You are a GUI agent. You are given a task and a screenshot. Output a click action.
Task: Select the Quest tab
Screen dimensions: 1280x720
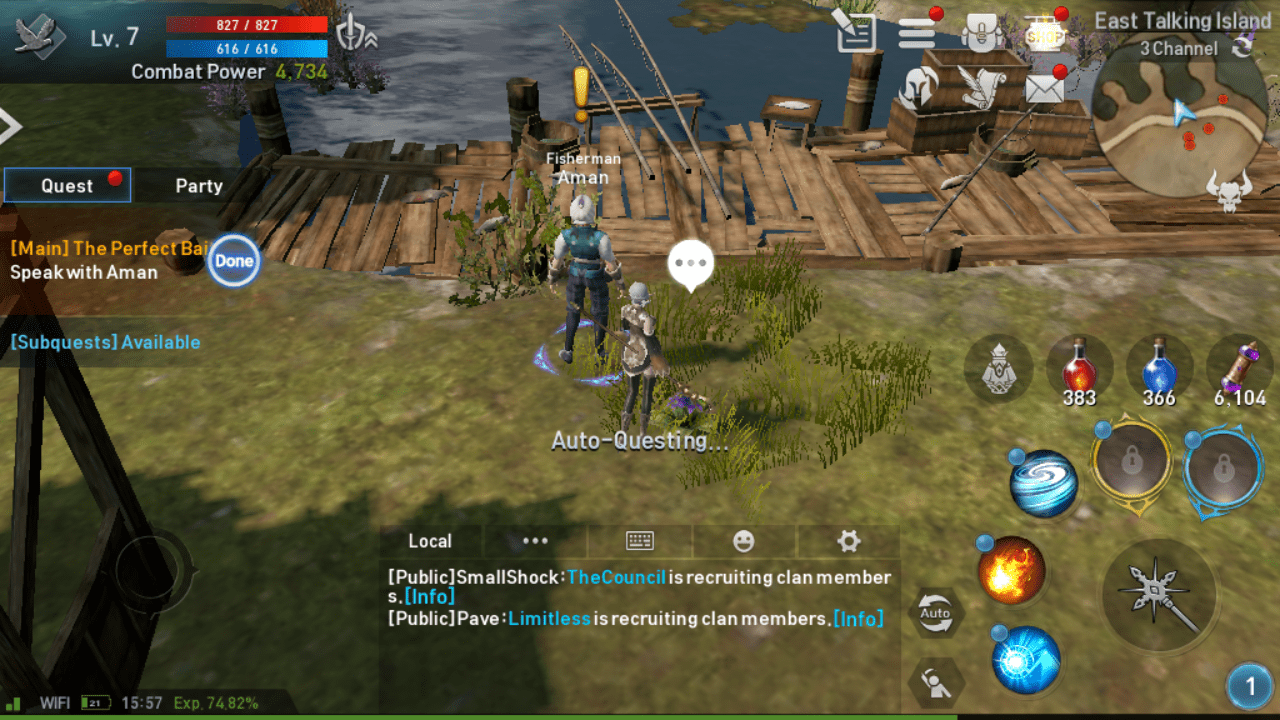pyautogui.click(x=67, y=186)
